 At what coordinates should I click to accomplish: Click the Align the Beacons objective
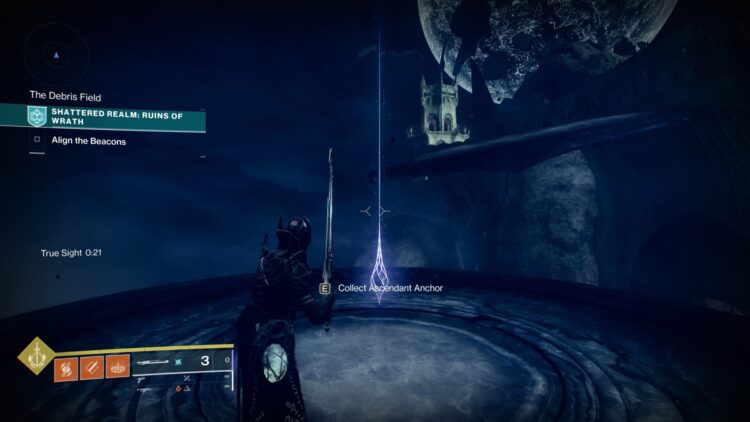(x=82, y=141)
